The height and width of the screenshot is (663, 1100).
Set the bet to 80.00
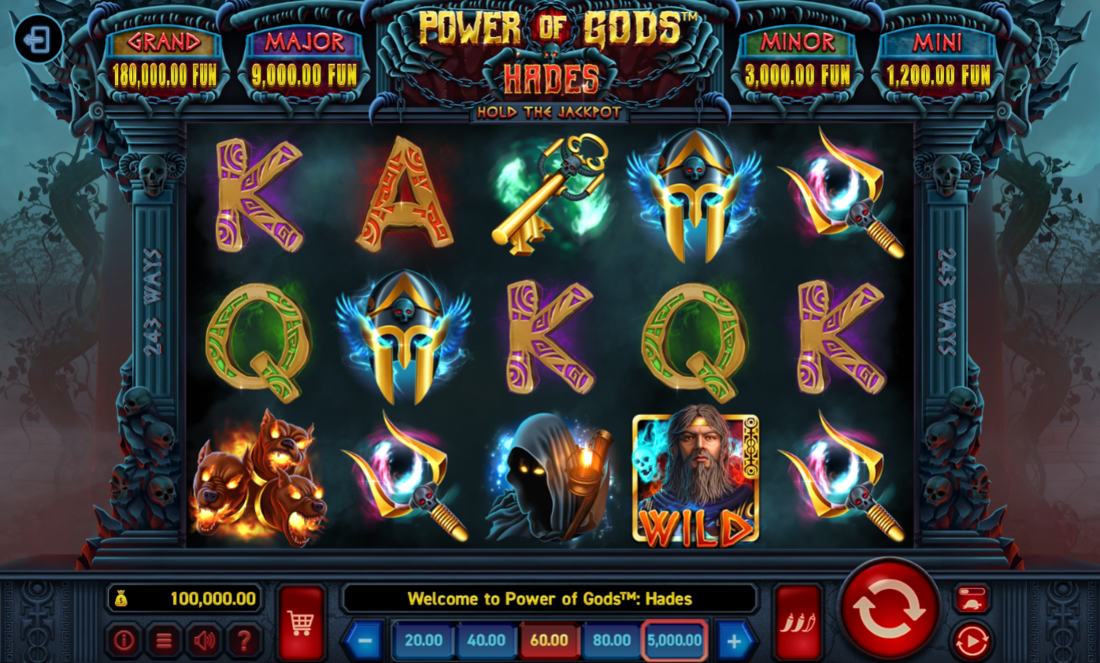[611, 640]
